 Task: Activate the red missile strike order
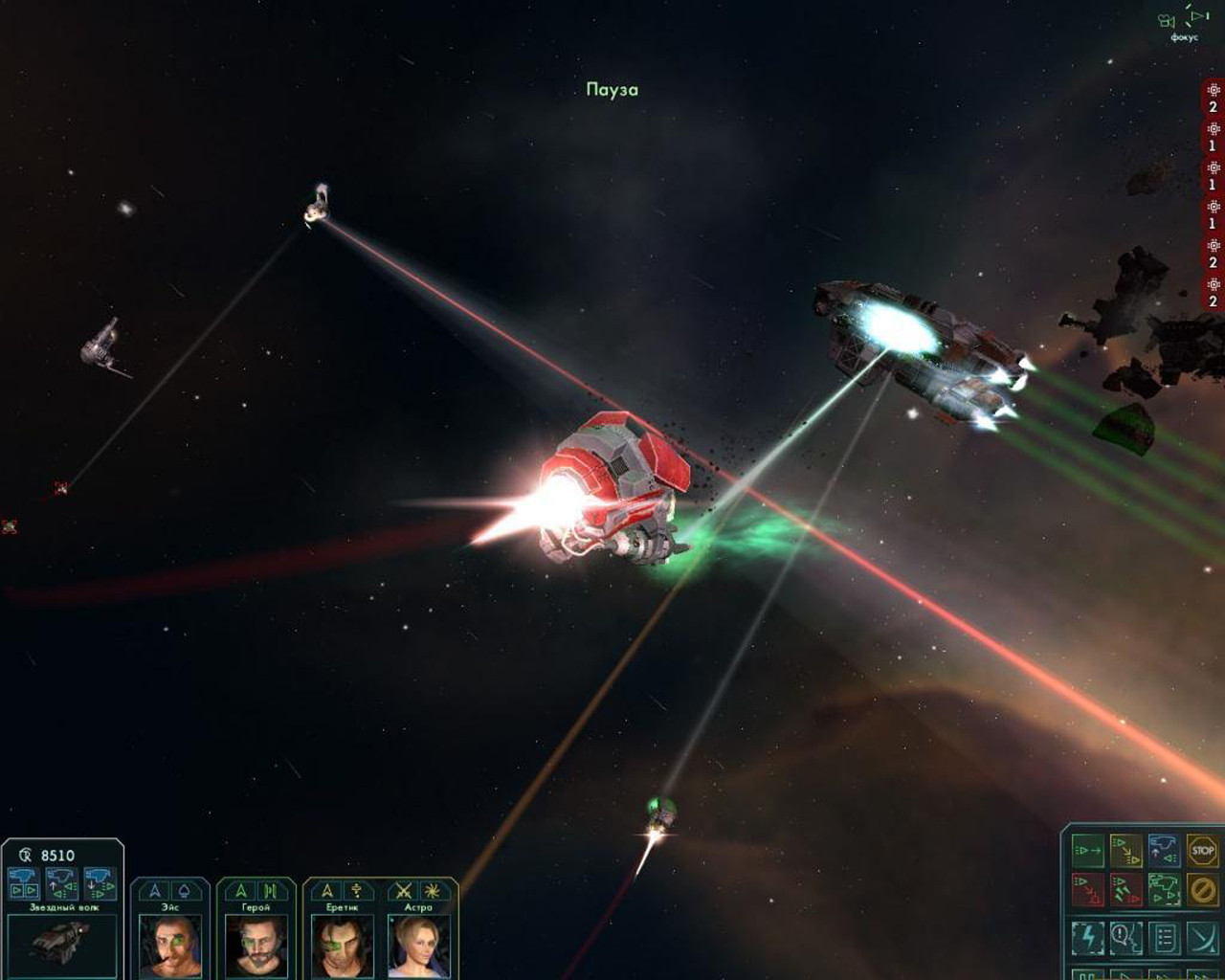click(x=1125, y=889)
